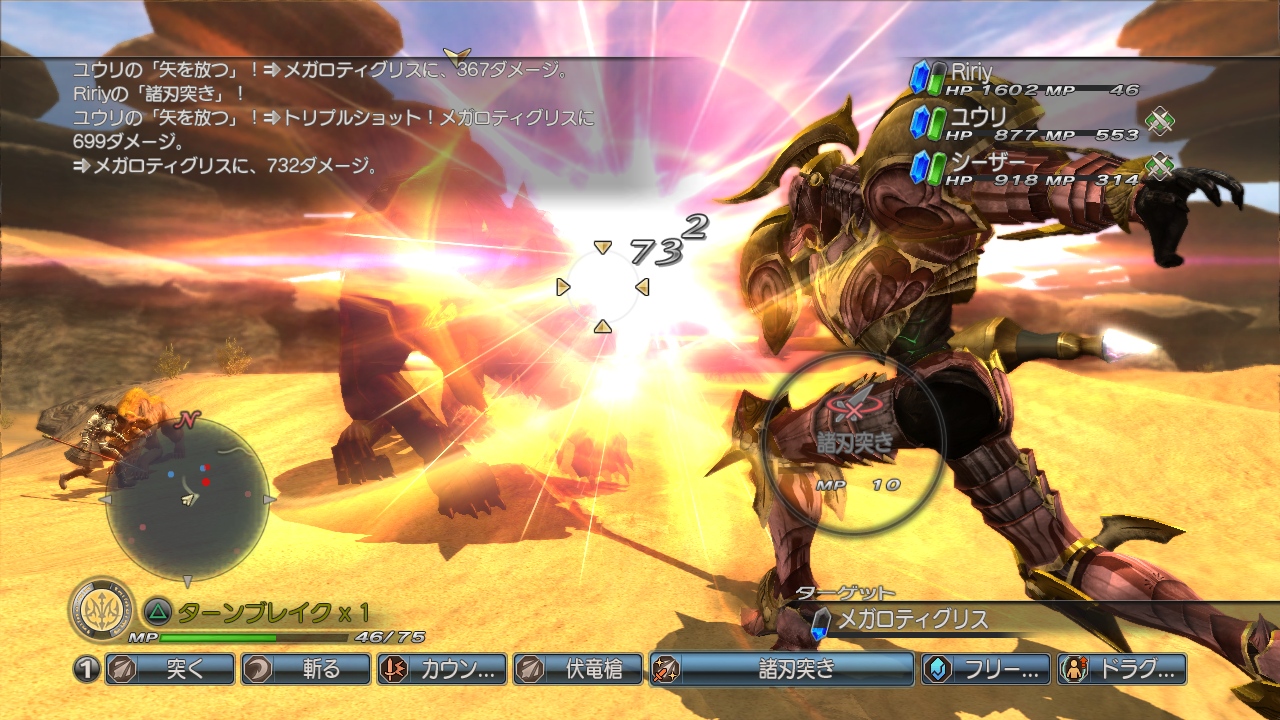Select party member シーザー

pos(1025,169)
